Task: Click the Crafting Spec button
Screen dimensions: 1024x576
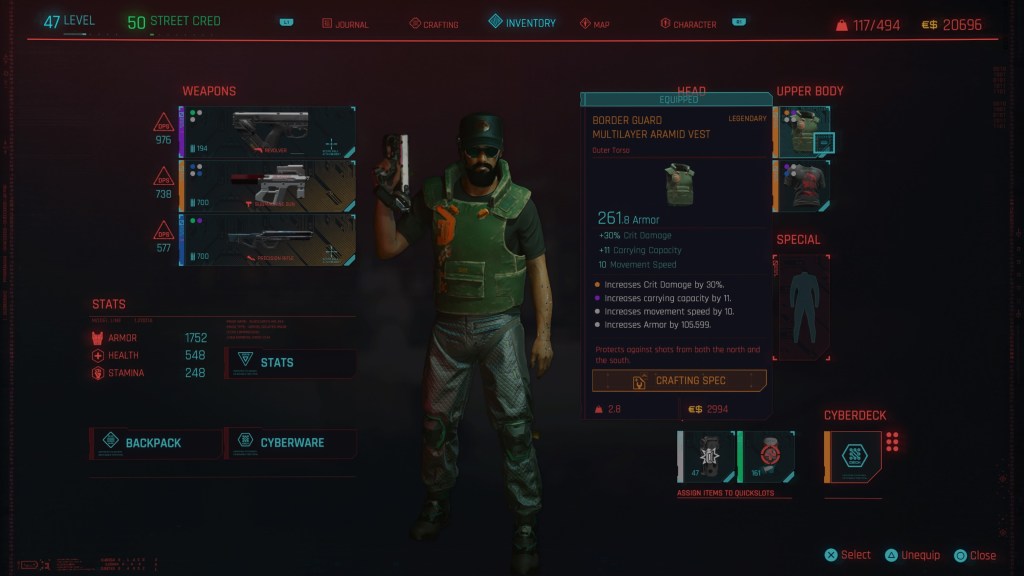Action: pyautogui.click(x=679, y=381)
